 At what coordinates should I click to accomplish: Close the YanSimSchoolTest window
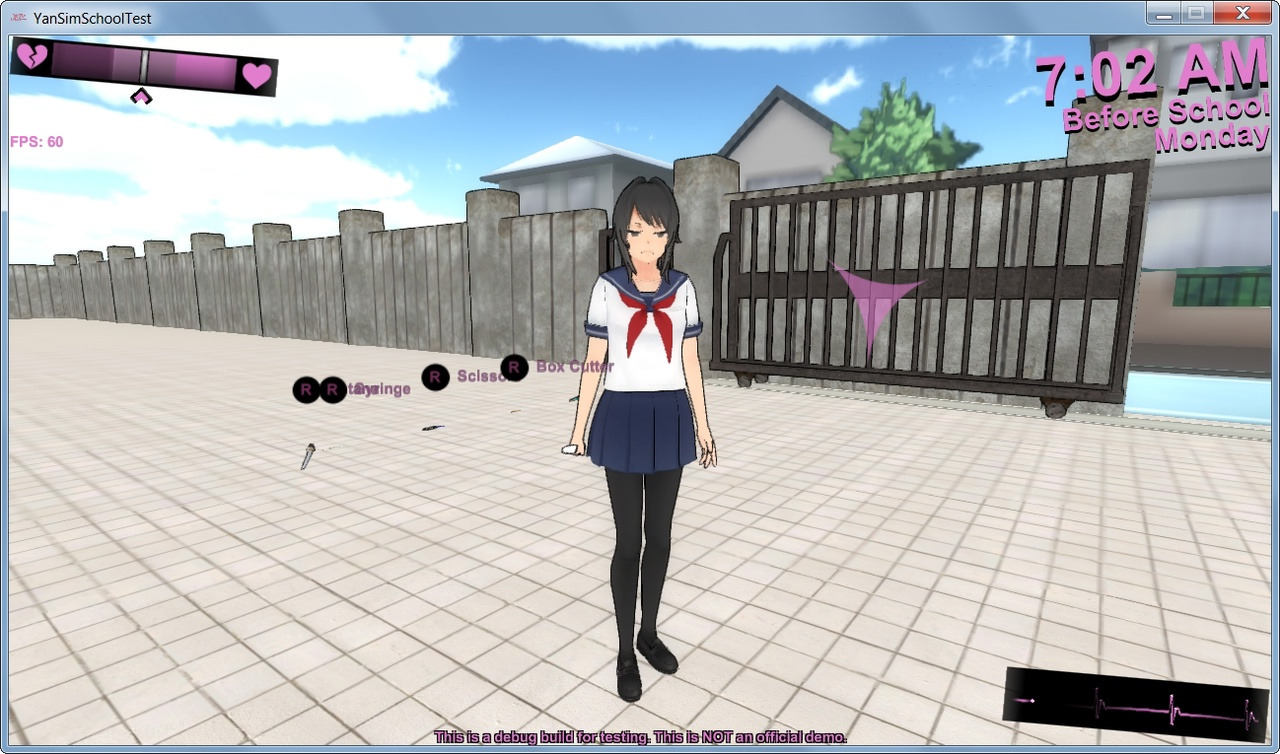pos(1242,14)
